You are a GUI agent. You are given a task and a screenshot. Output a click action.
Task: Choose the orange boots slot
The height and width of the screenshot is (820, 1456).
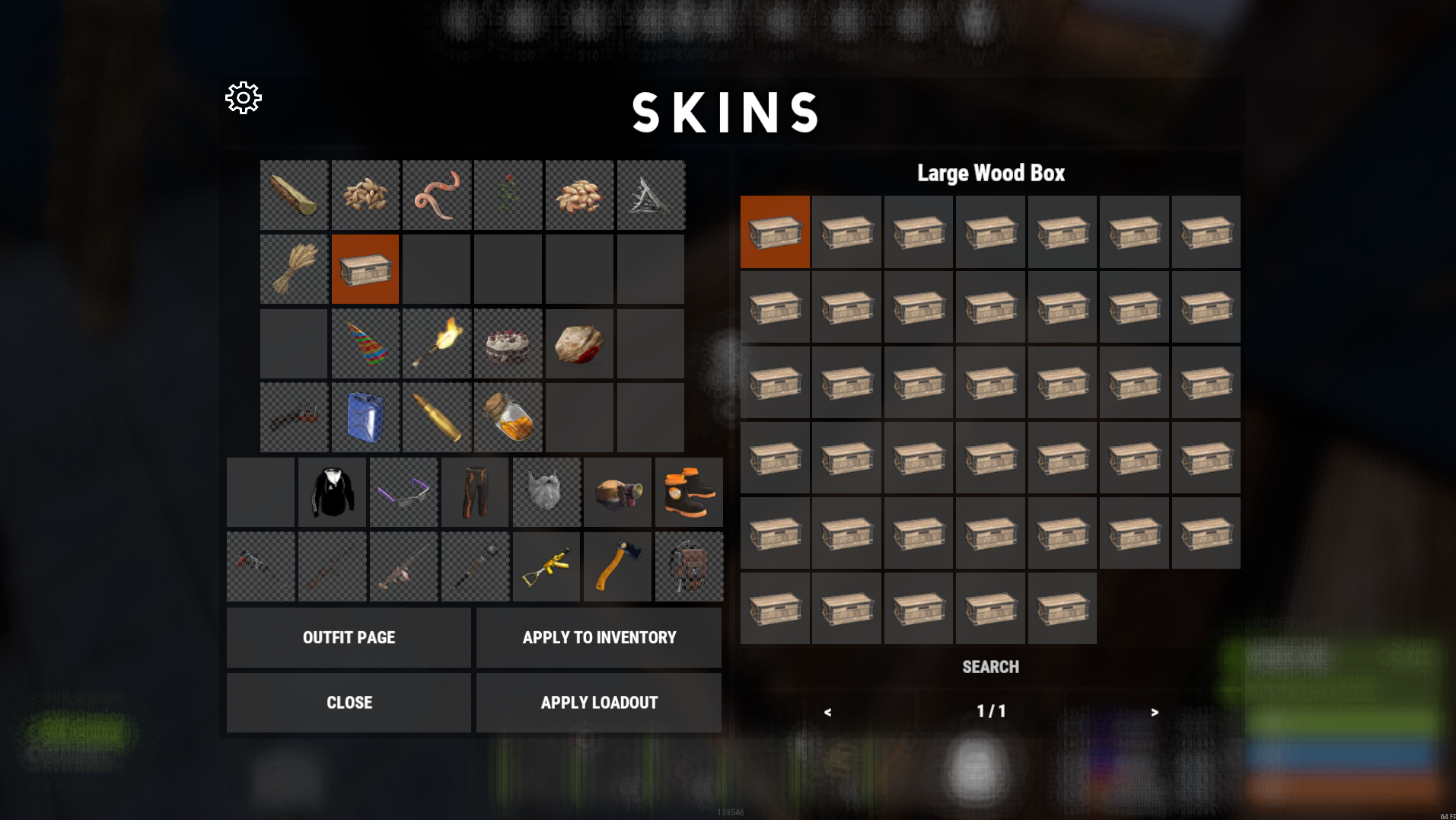[689, 492]
